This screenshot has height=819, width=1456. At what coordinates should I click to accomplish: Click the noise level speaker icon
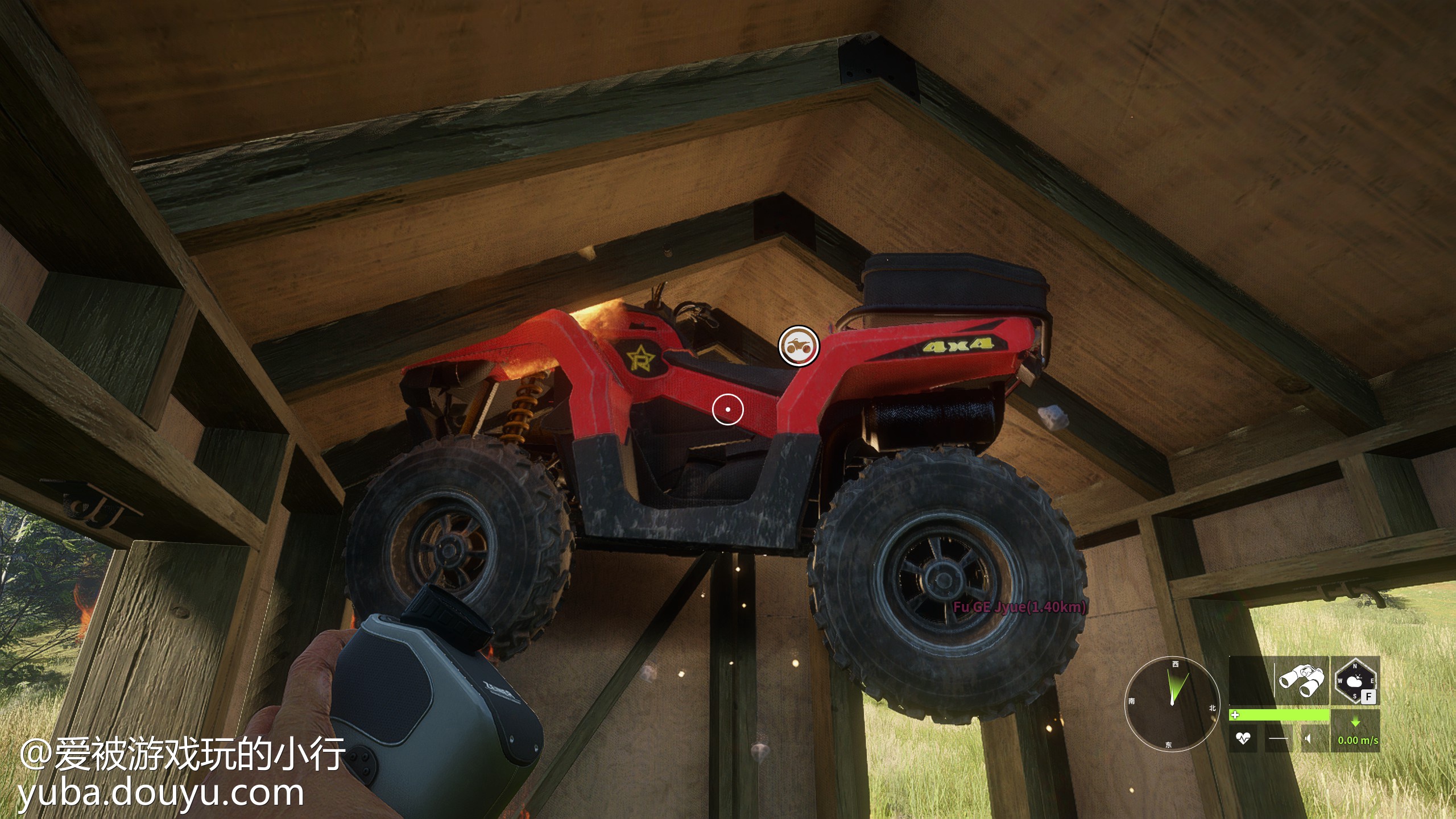[1308, 739]
